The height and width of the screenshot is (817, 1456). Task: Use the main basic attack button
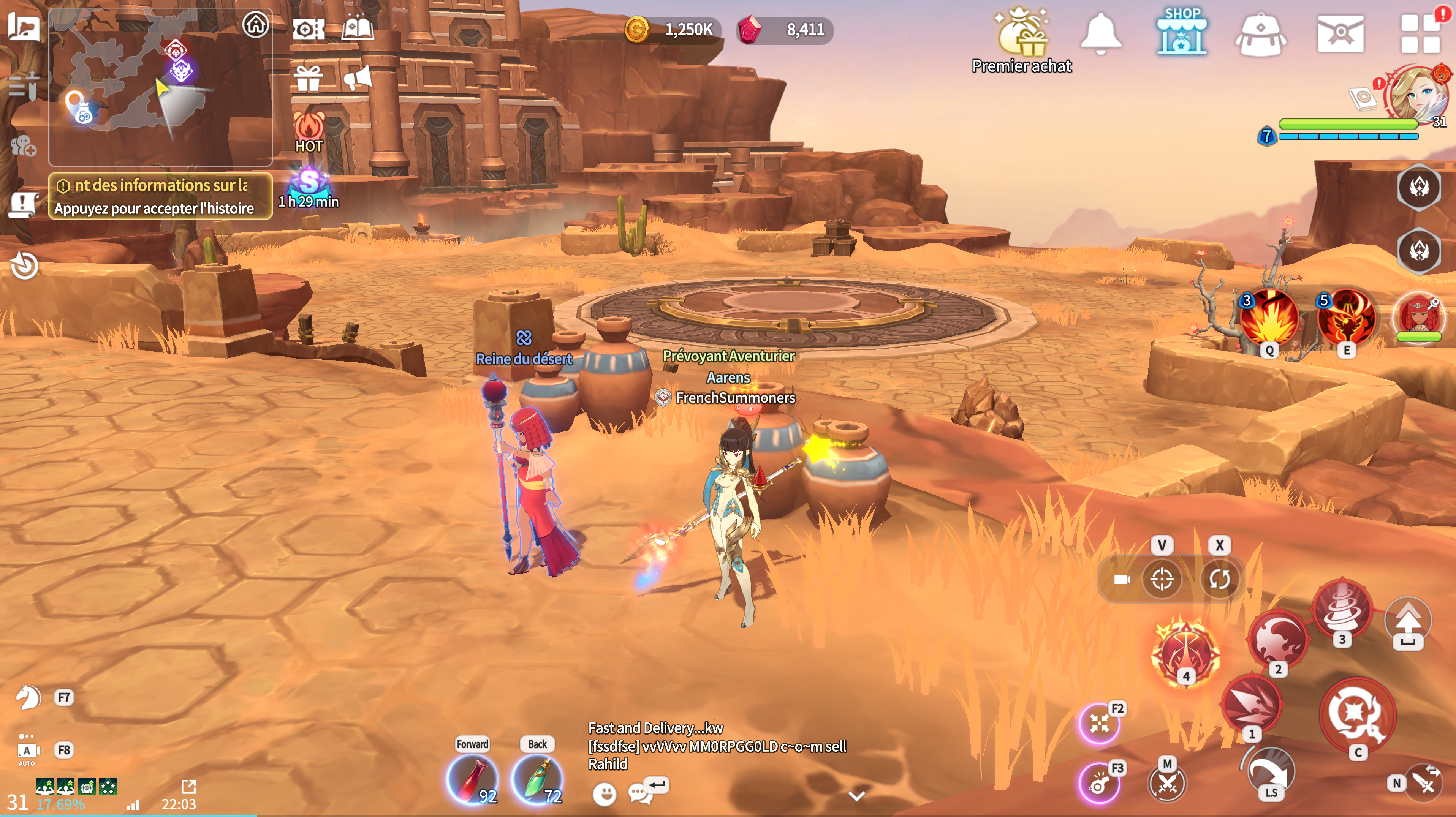[1357, 715]
